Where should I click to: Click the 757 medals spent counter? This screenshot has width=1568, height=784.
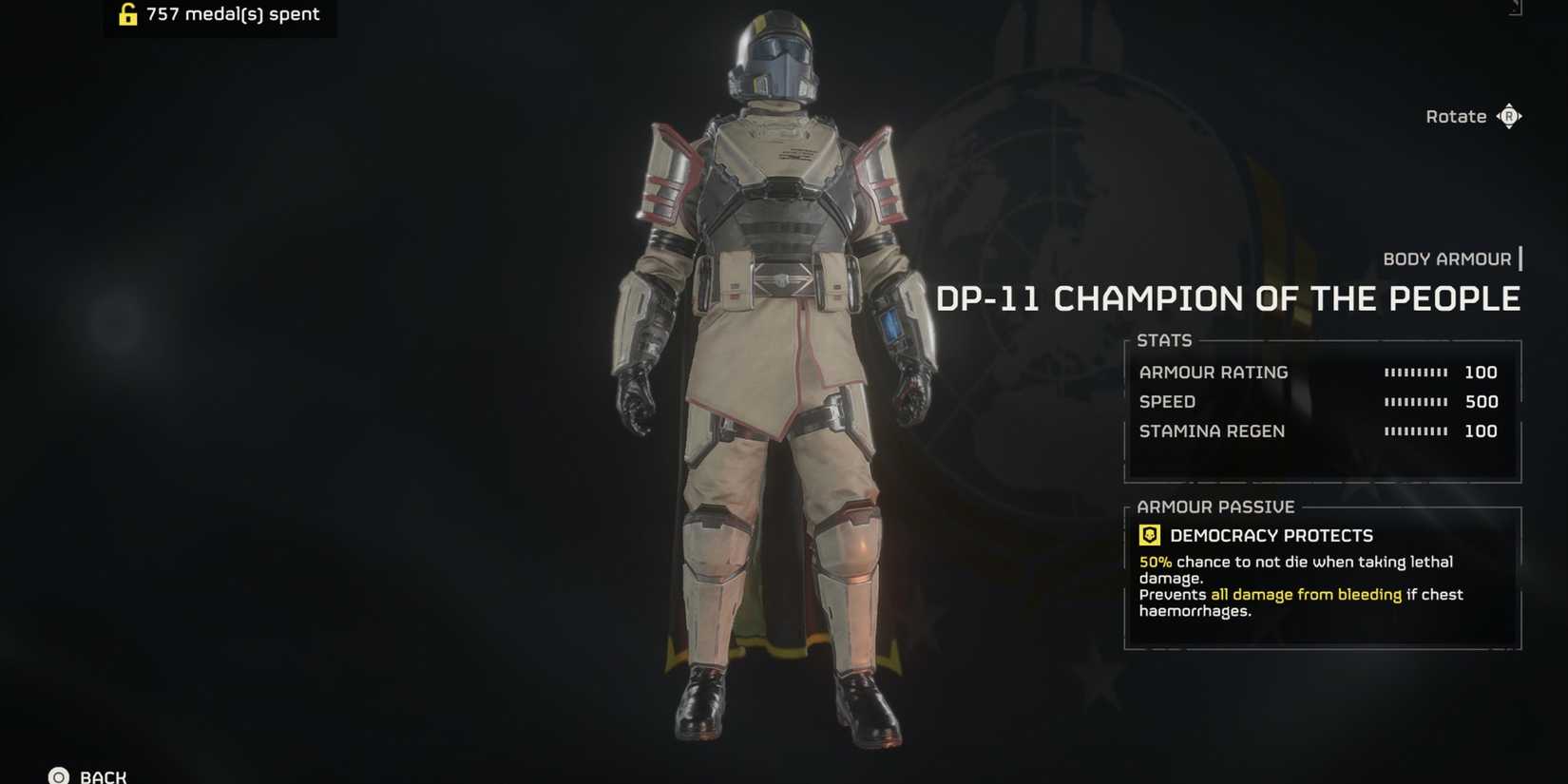tap(231, 14)
